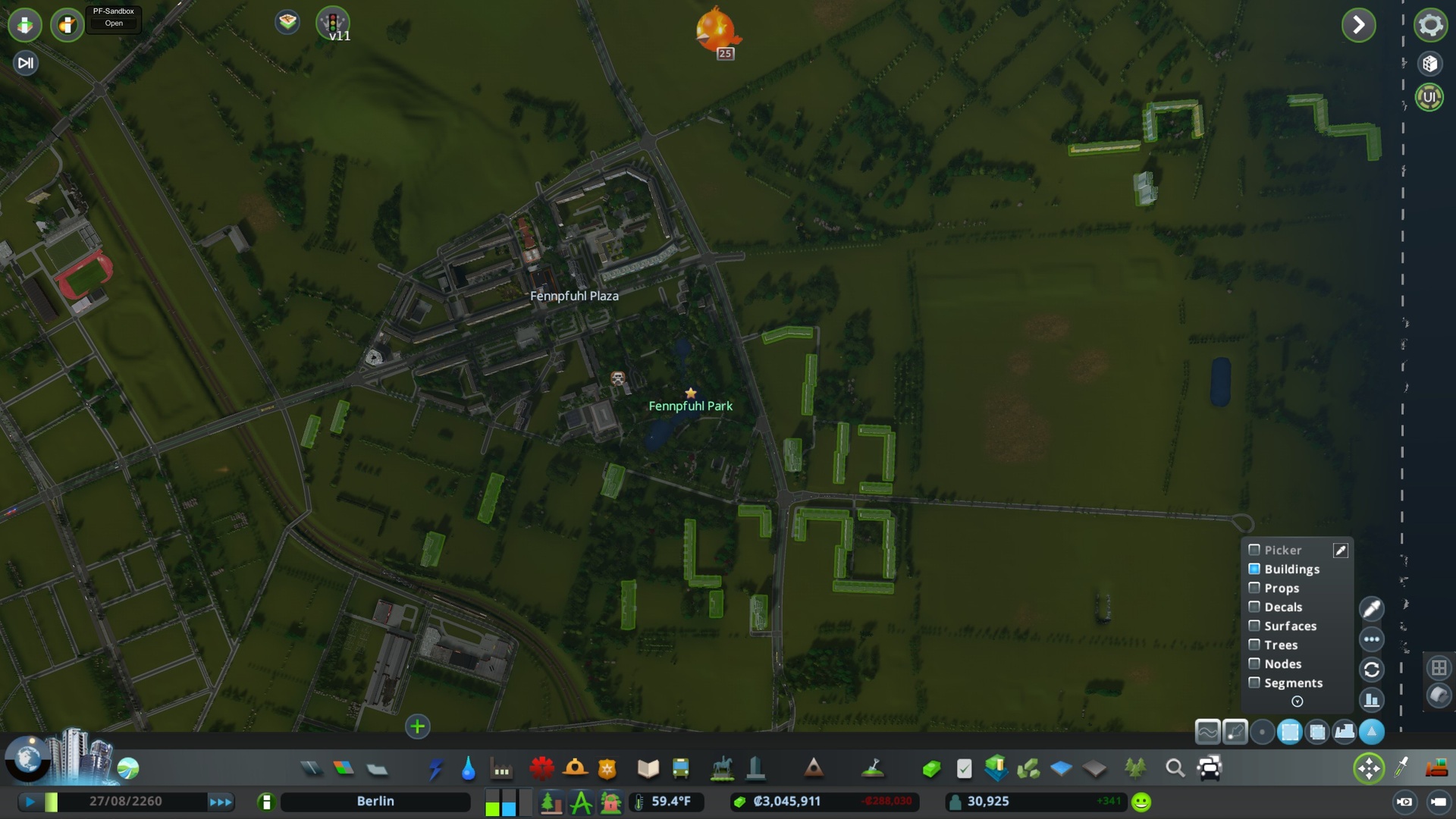Enable the Props checkbox in Picker panel
This screenshot has width=1456, height=819.
tap(1254, 588)
